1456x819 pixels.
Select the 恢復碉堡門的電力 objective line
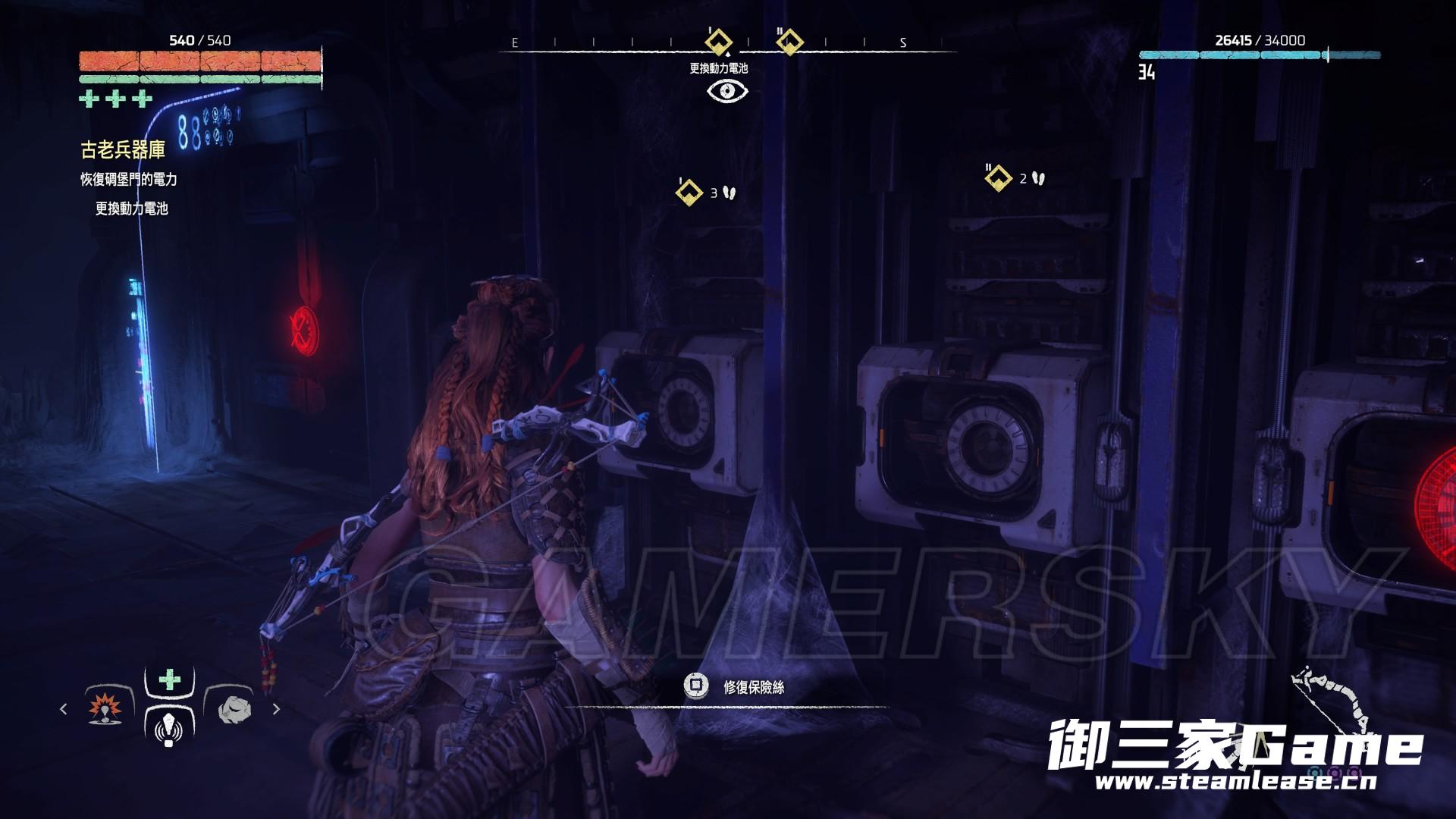[129, 180]
